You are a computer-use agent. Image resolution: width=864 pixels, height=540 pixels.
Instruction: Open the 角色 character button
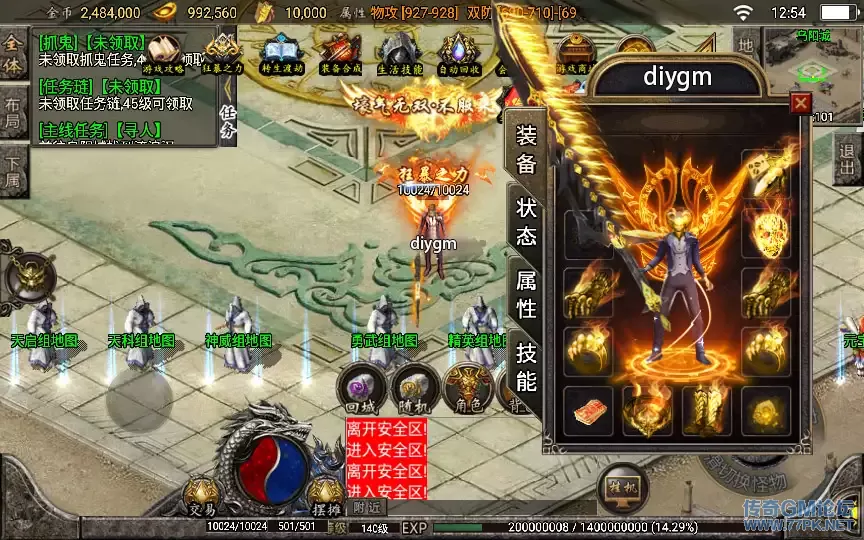pos(466,389)
